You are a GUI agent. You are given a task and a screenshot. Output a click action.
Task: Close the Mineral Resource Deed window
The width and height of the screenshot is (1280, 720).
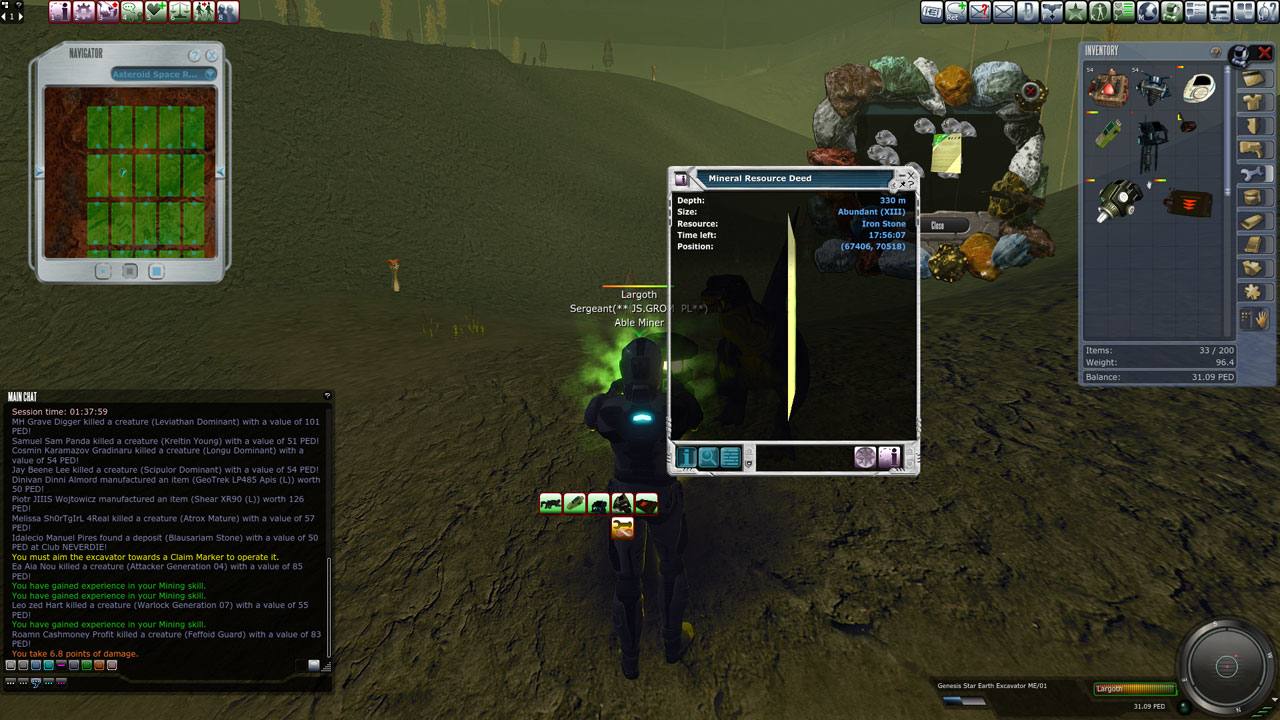pos(910,175)
